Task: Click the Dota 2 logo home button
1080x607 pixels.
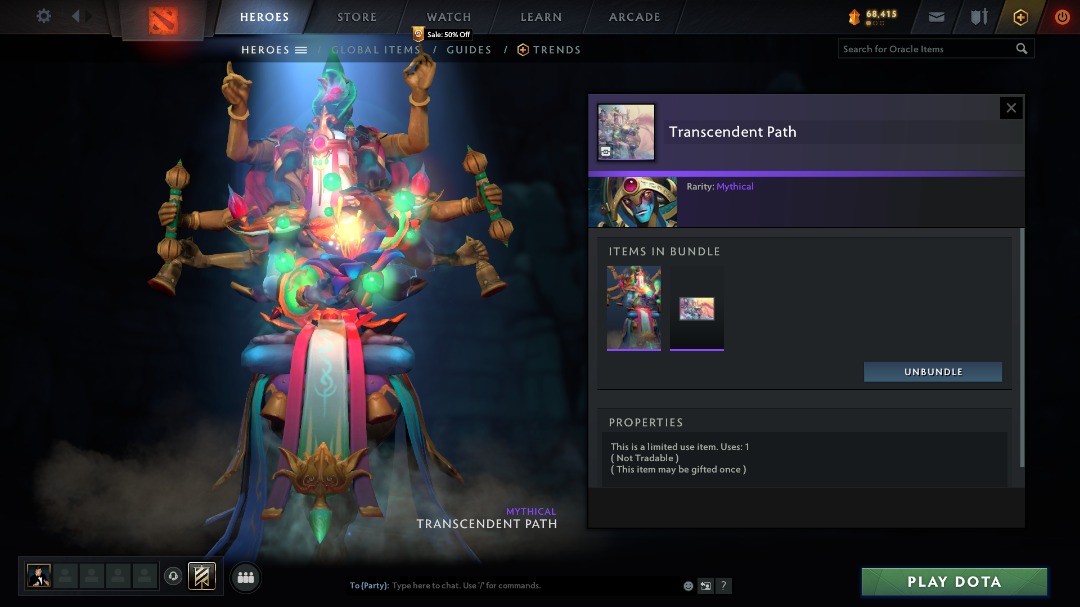Action: 162,19
